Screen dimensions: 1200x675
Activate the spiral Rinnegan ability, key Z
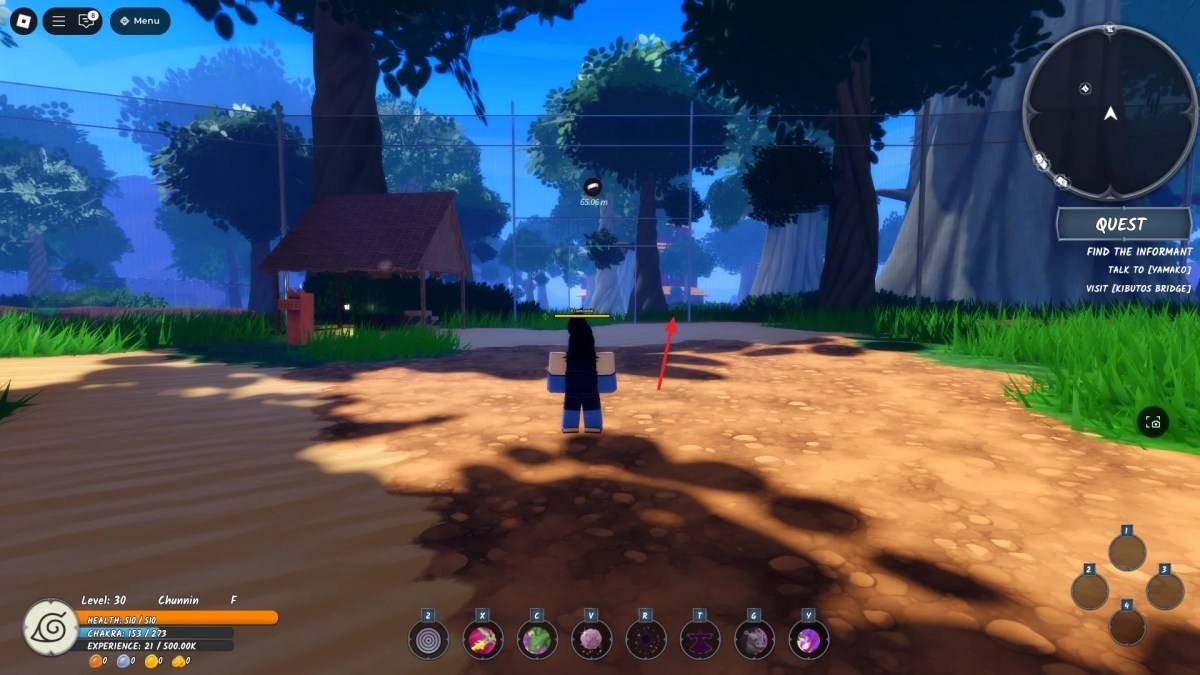[x=428, y=639]
